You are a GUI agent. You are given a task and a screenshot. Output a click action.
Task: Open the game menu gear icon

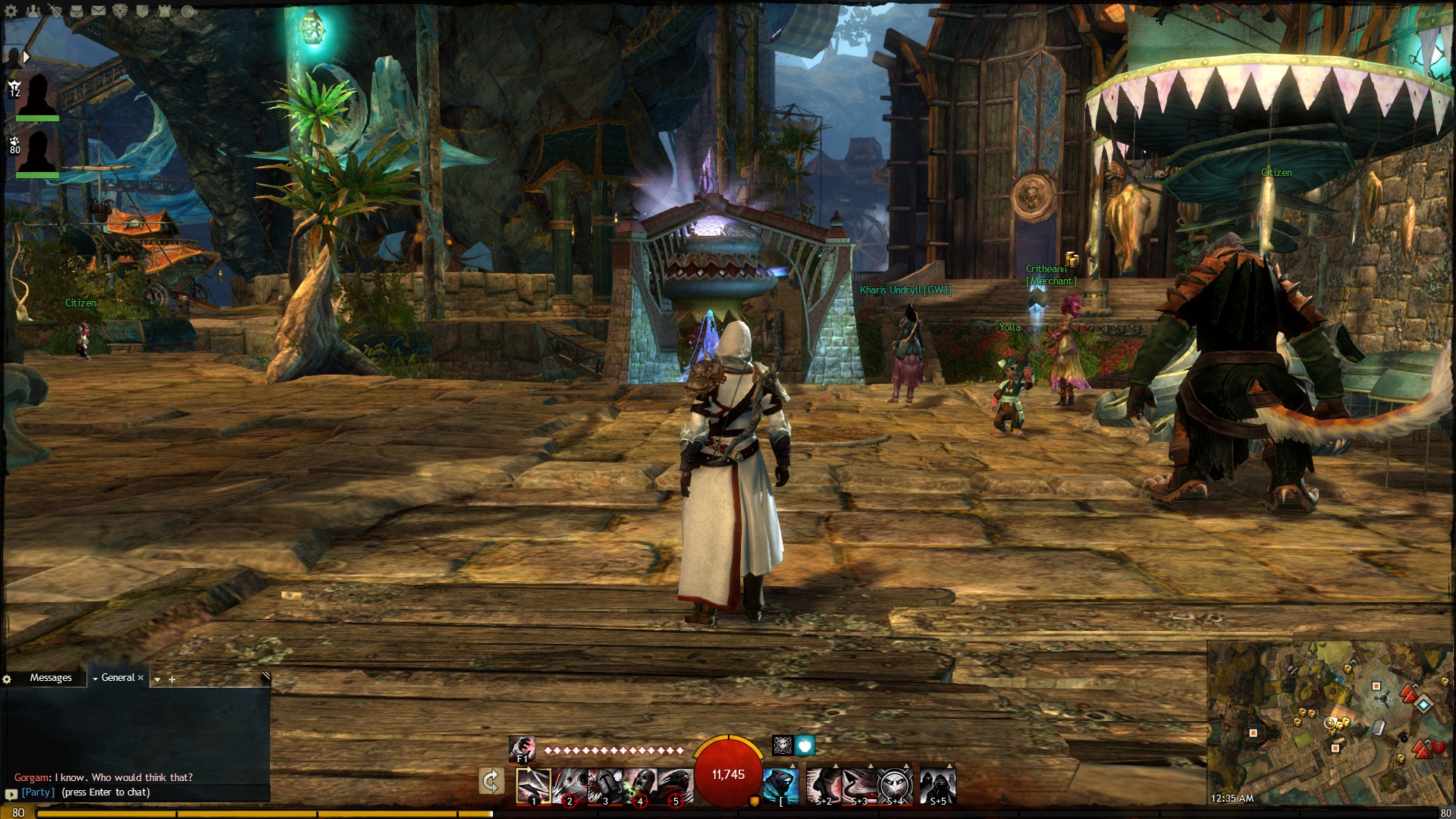coord(11,11)
